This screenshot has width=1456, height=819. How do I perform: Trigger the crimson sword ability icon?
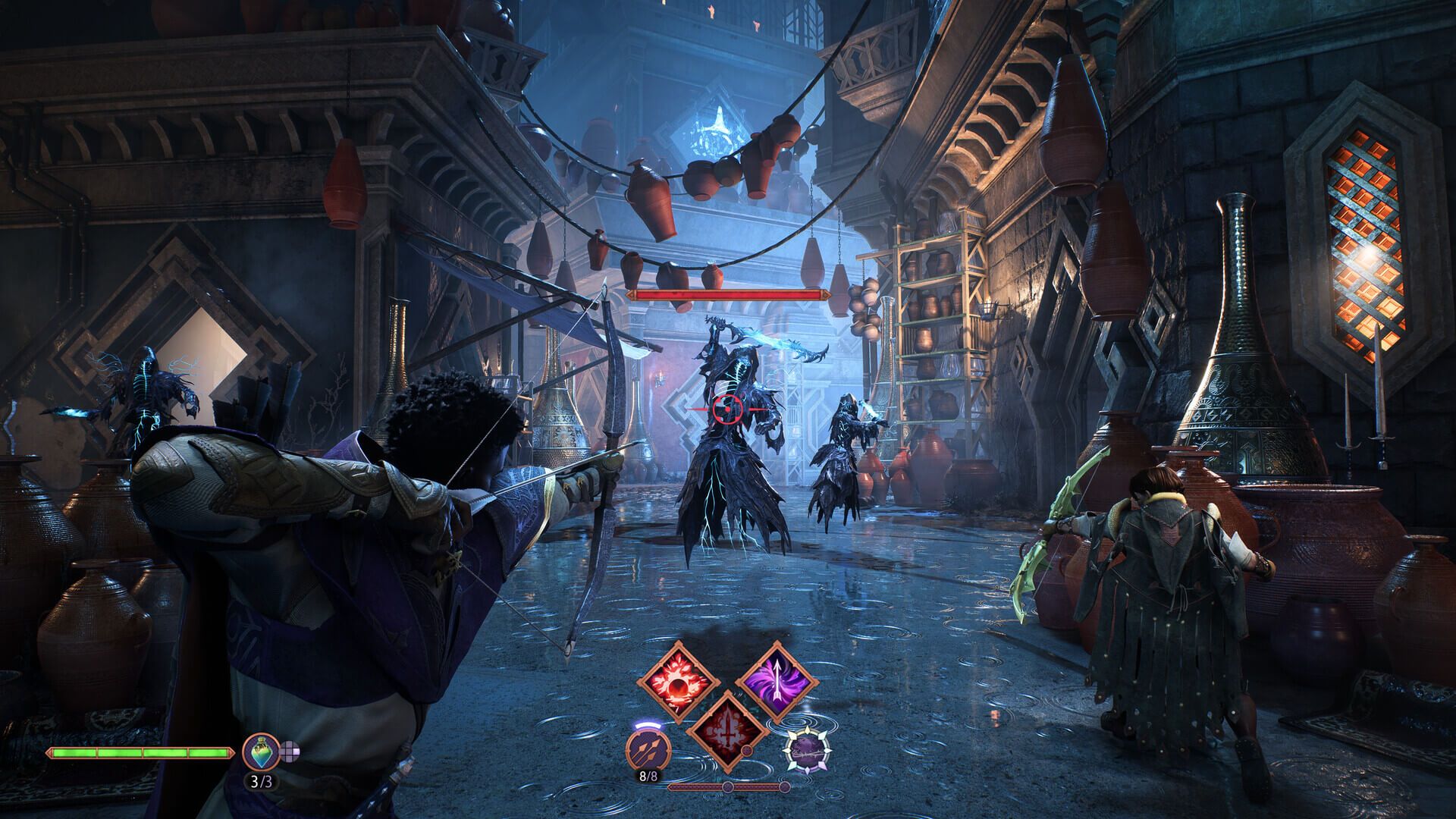pyautogui.click(x=727, y=735)
